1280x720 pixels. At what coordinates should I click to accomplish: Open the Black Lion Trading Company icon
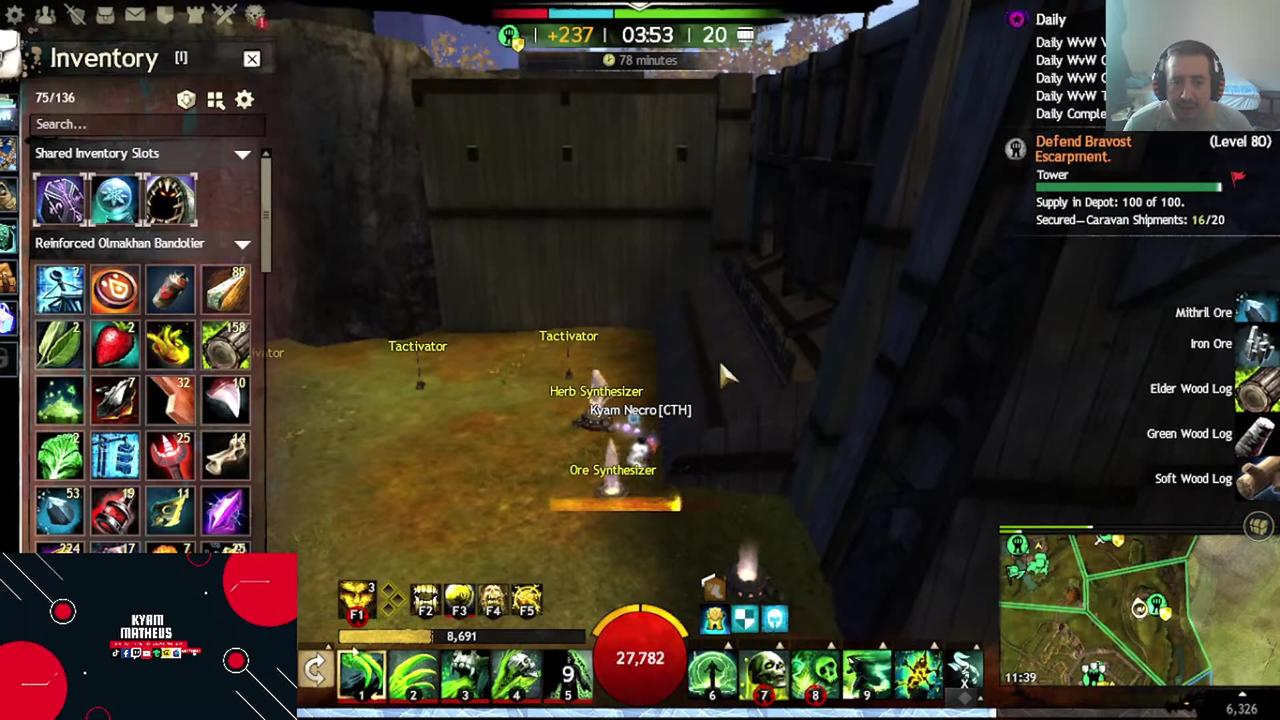[x=255, y=15]
